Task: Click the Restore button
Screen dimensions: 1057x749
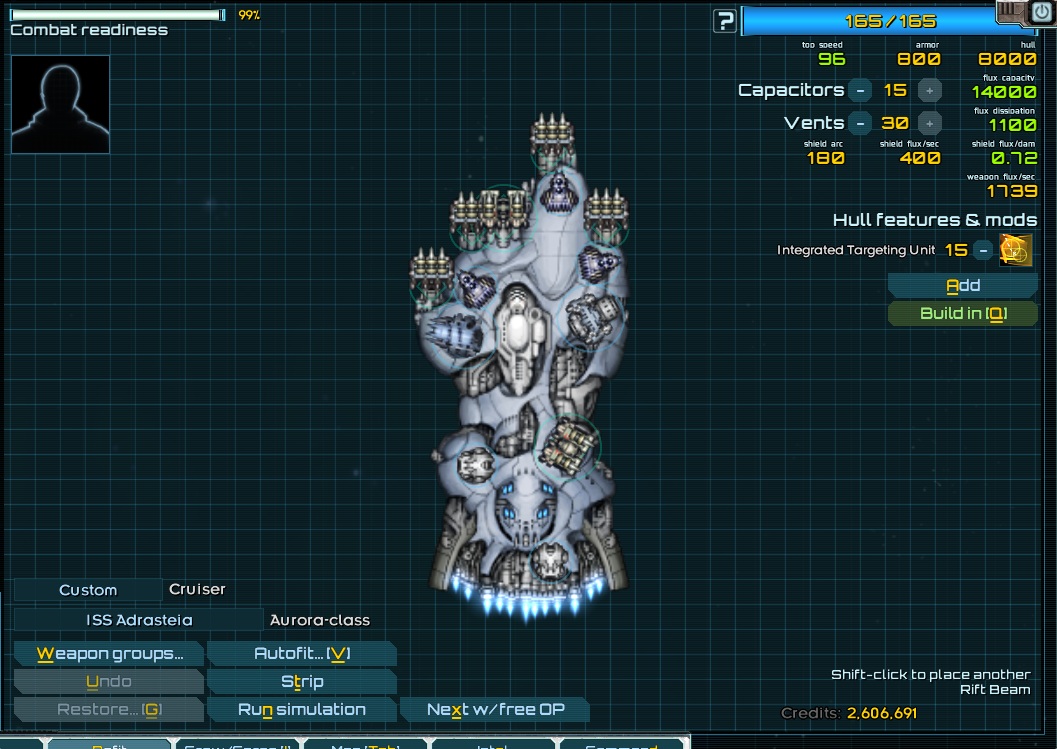Action: coord(109,710)
